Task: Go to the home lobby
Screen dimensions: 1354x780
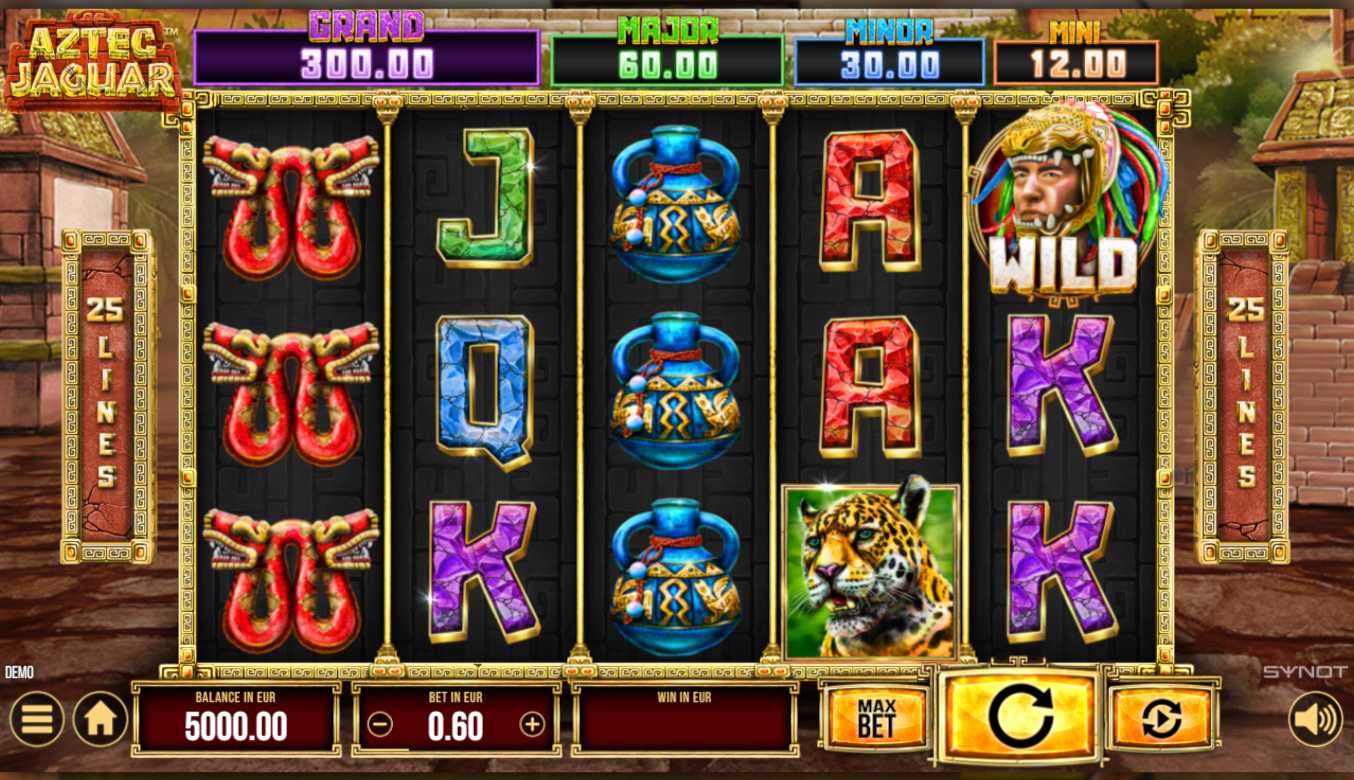Action: 100,719
